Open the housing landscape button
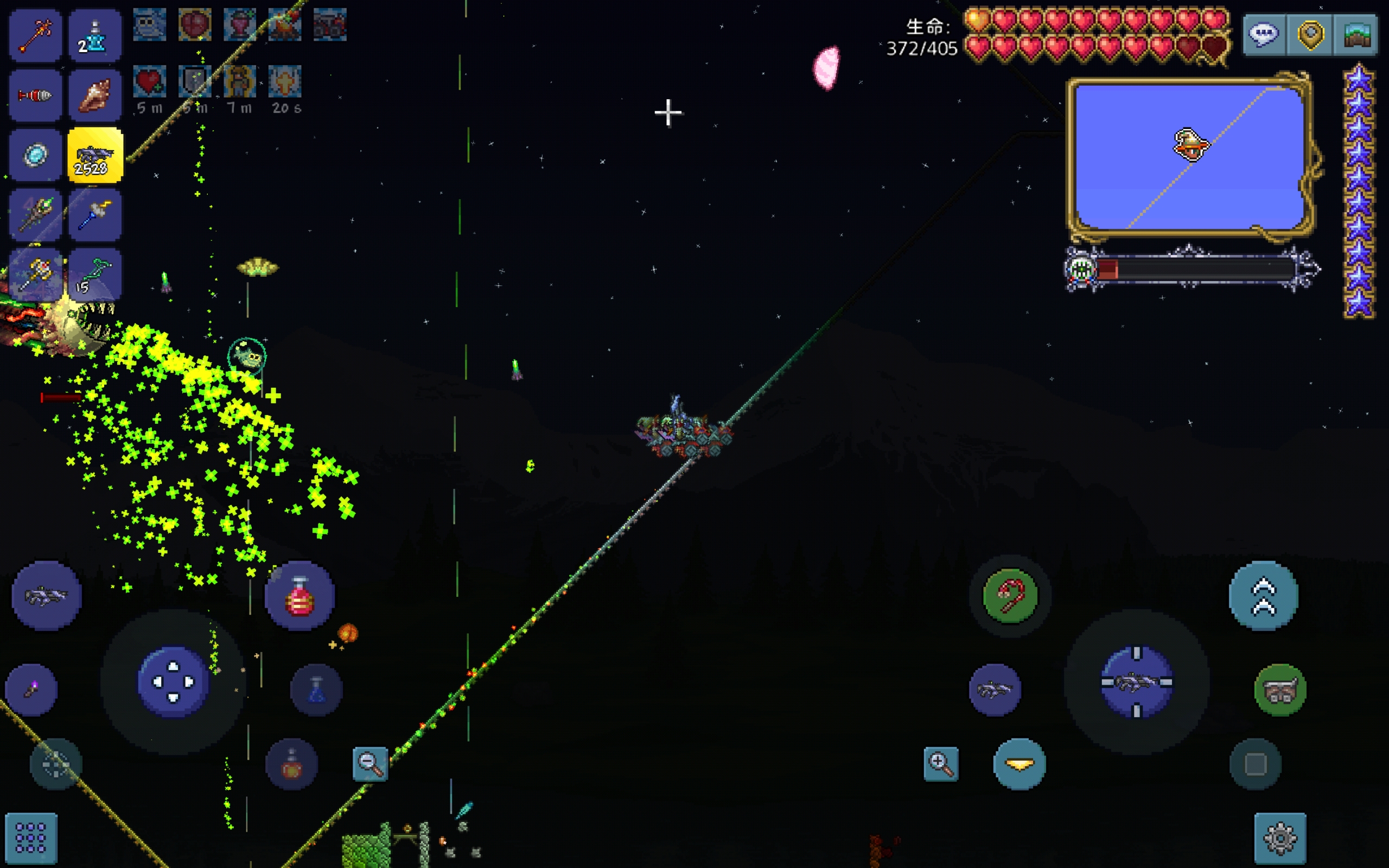This screenshot has height=868, width=1389. (1356, 35)
